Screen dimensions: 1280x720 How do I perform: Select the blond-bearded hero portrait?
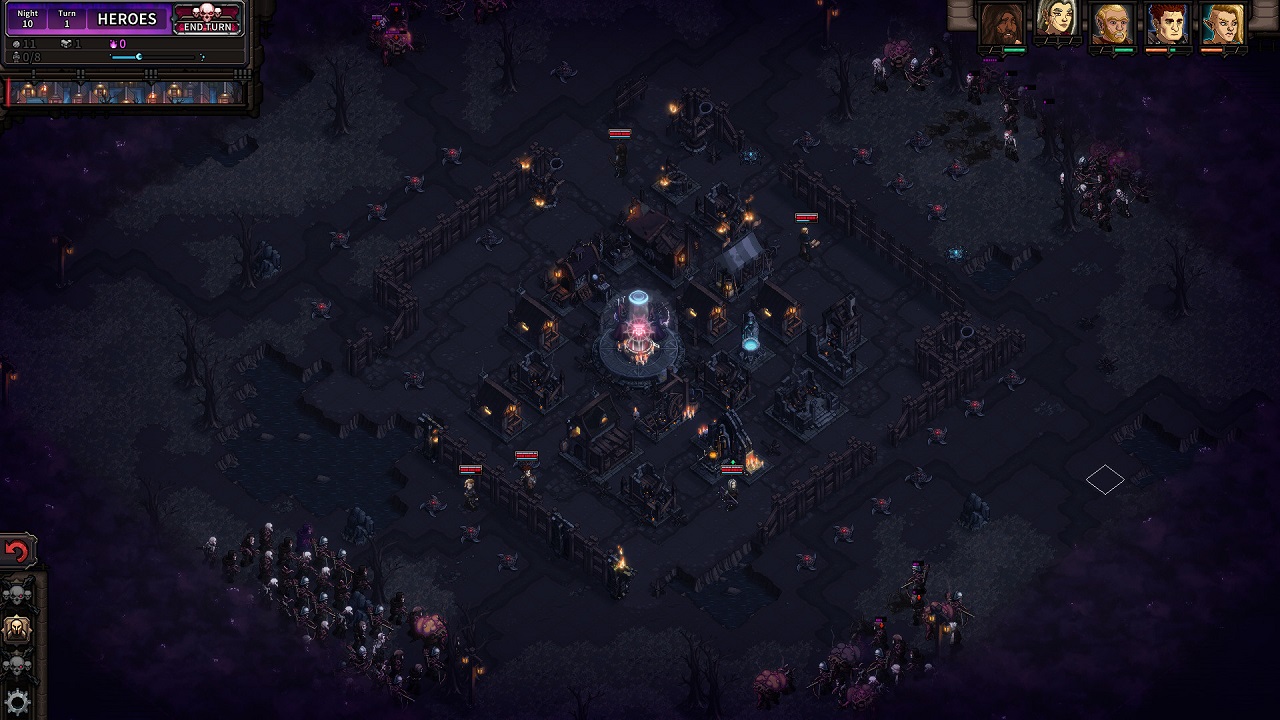point(1112,24)
